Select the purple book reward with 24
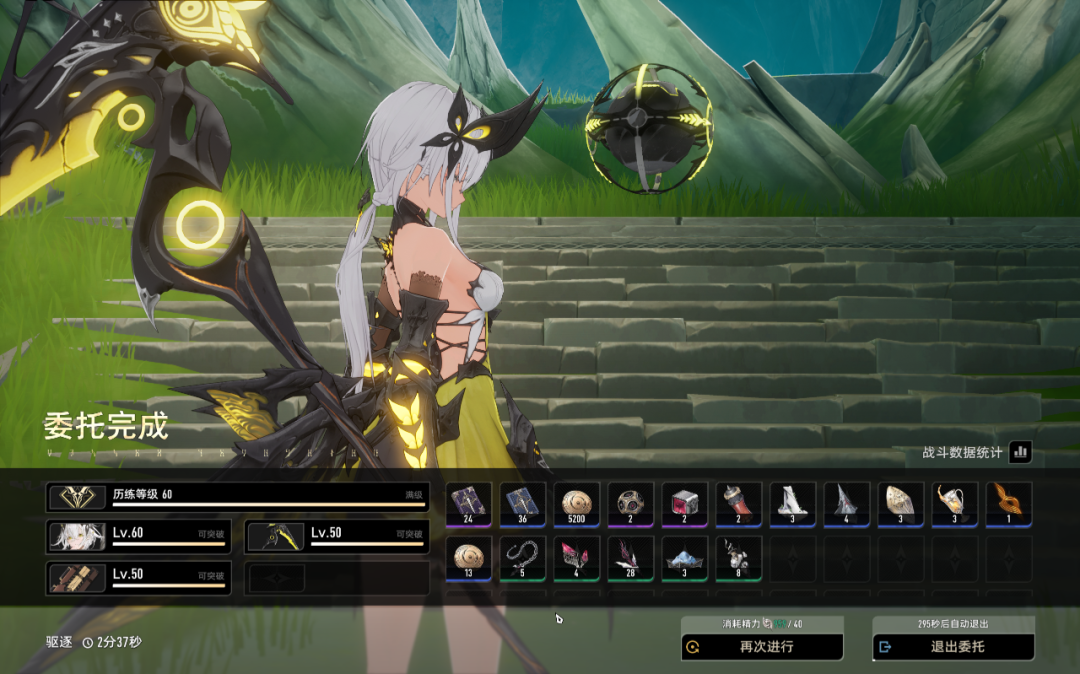Viewport: 1080px width, 674px height. (x=469, y=504)
